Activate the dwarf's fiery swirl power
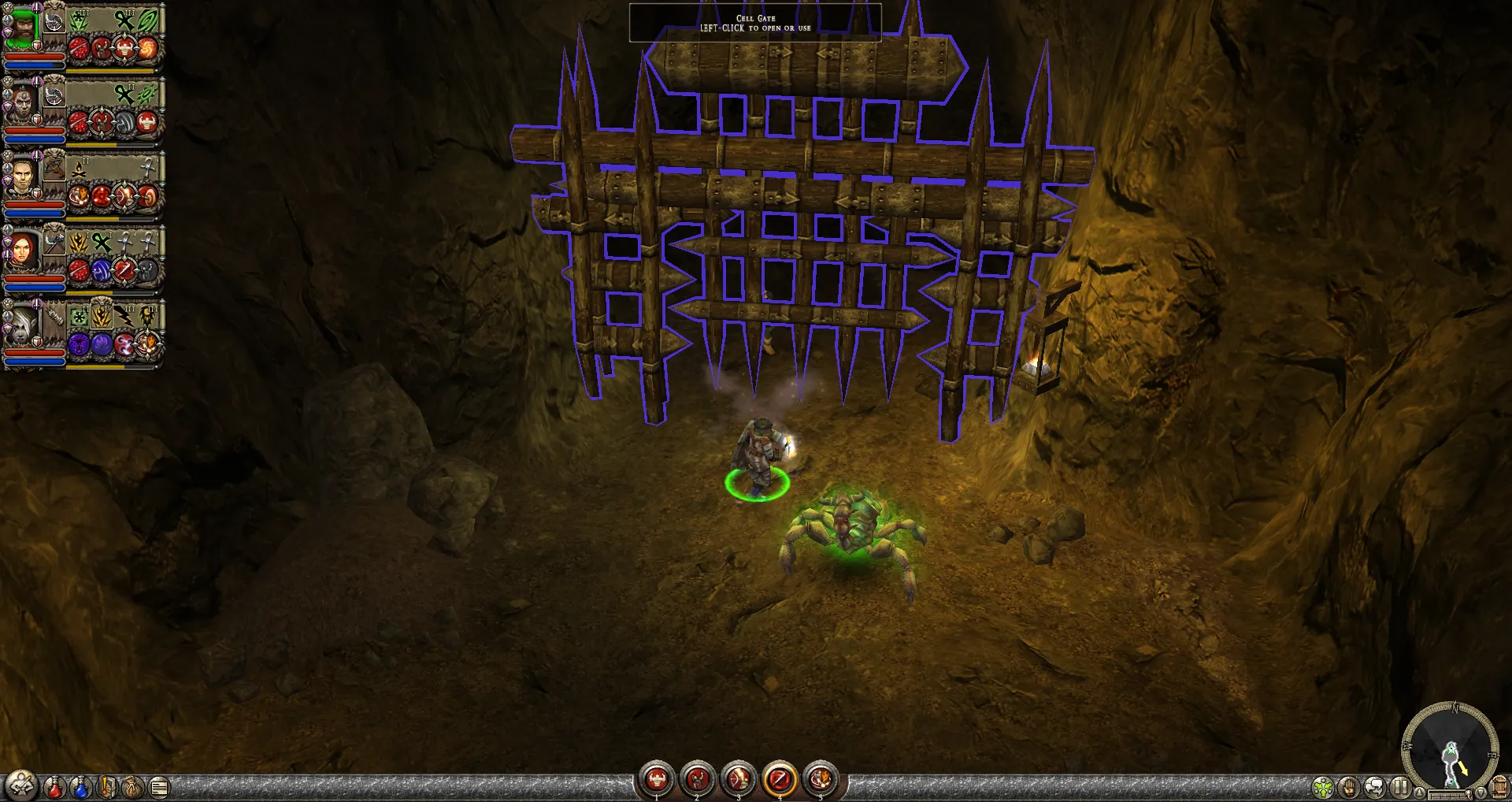 click(x=148, y=50)
